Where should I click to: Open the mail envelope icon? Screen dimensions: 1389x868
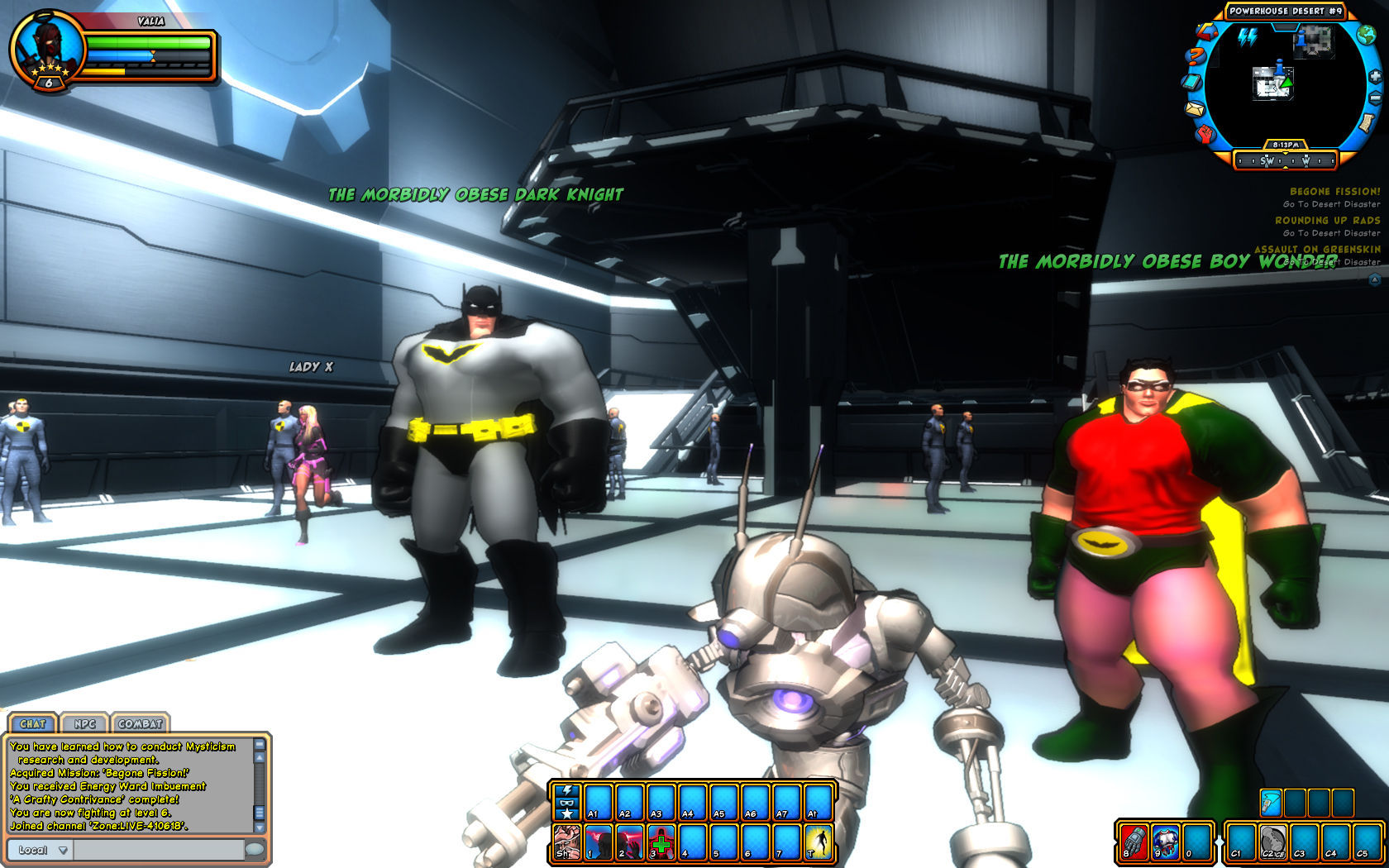click(x=1195, y=109)
